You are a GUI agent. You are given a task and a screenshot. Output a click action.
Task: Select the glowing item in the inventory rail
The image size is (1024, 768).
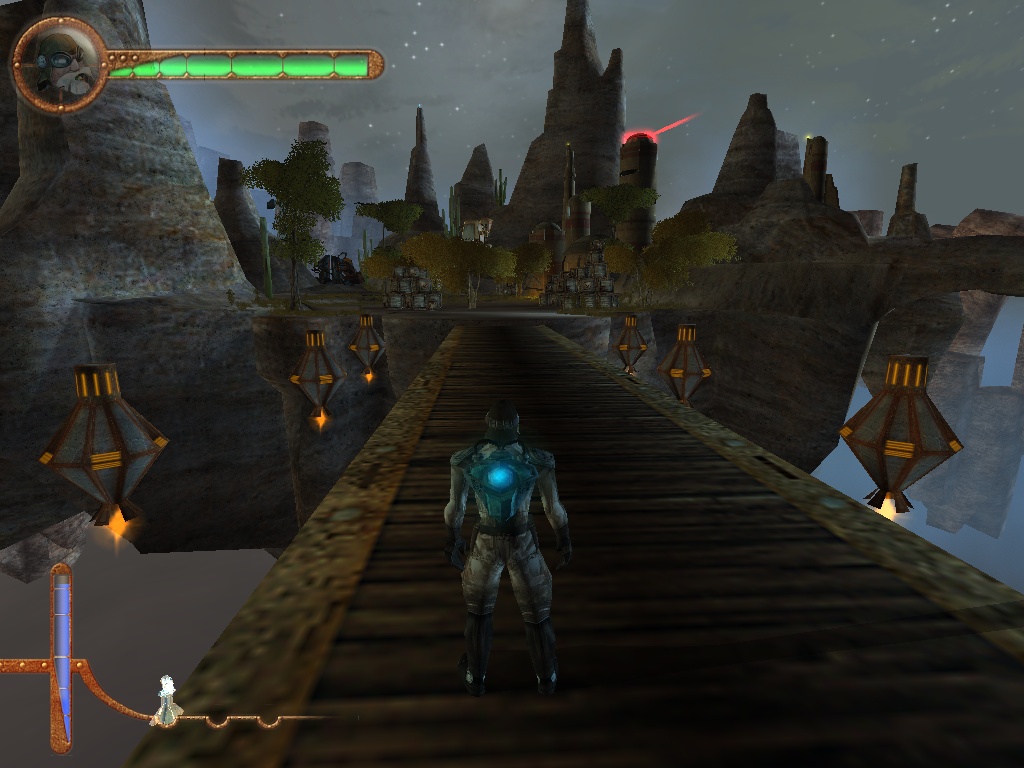(167, 700)
